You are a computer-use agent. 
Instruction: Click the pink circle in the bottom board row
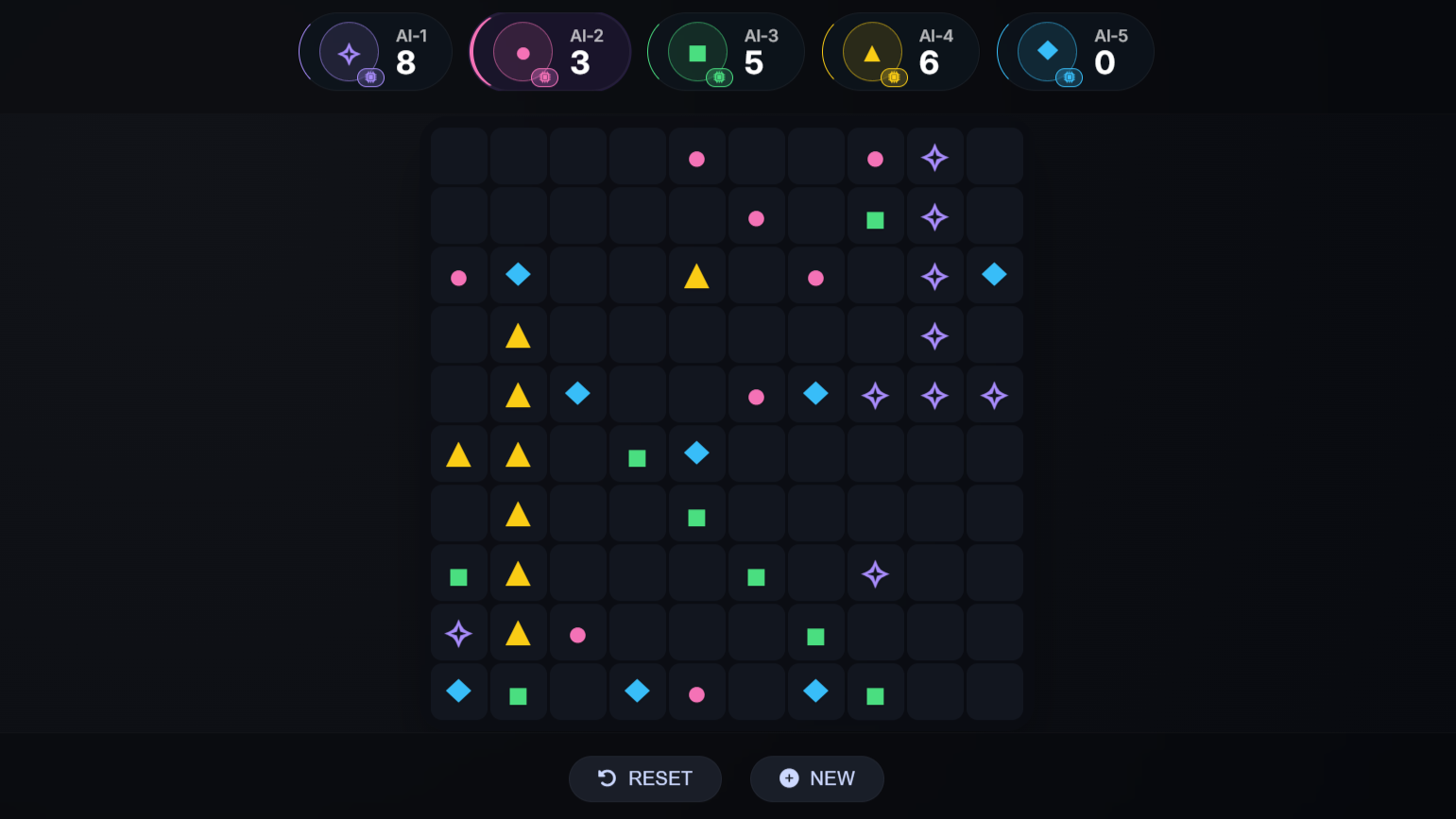point(696,693)
